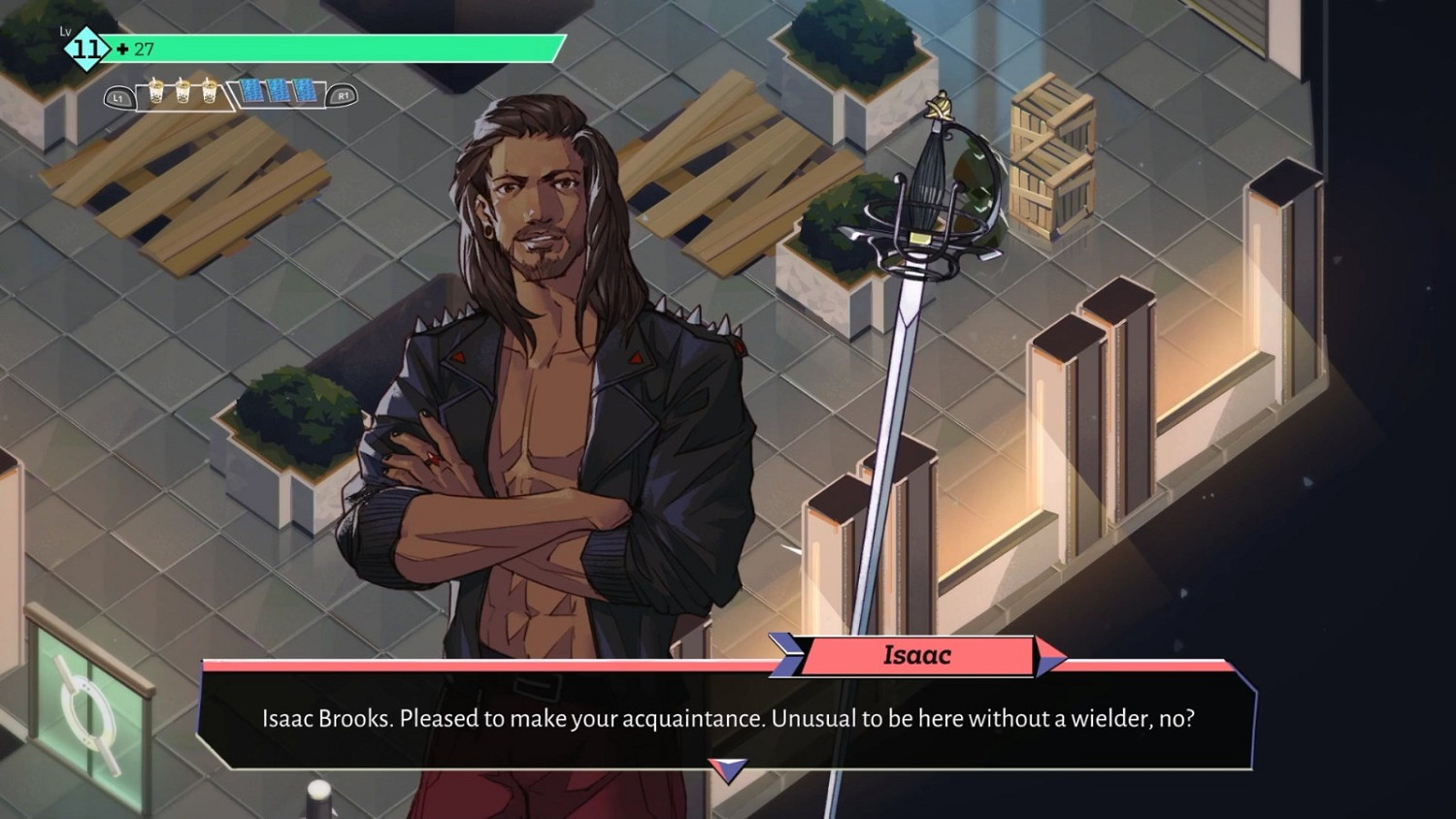Select the first blue scrap material icon
The height and width of the screenshot is (819, 1456).
252,90
